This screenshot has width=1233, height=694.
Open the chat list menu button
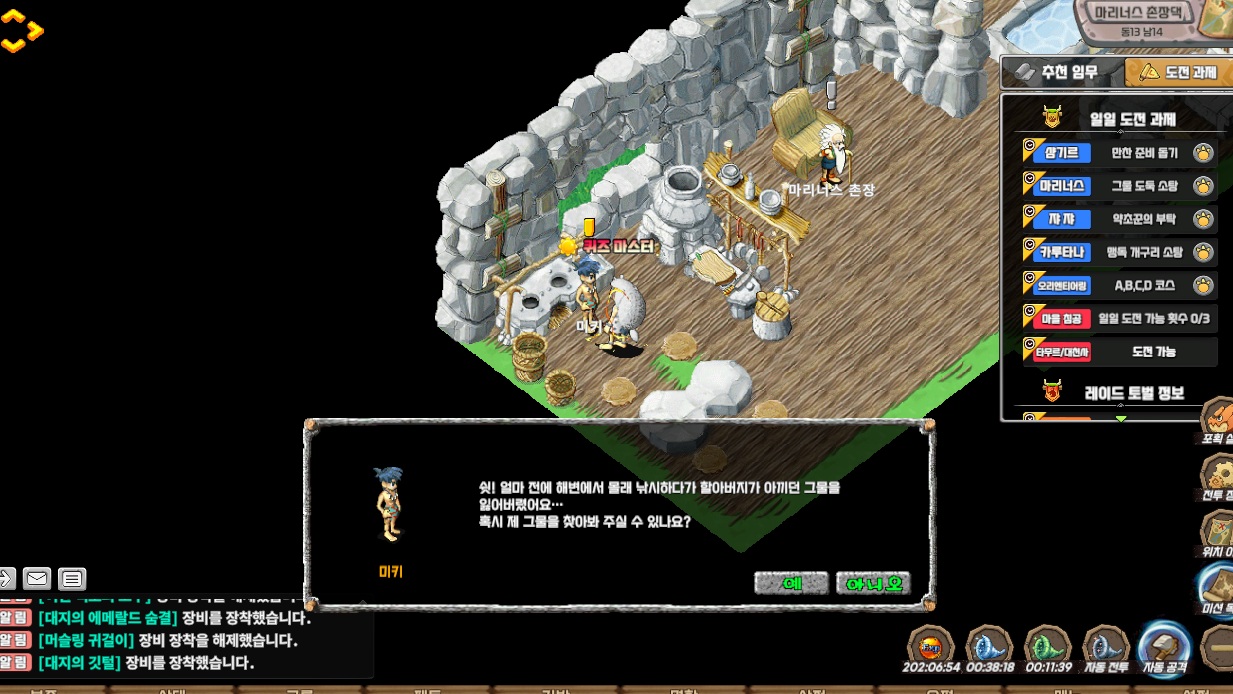coord(71,578)
